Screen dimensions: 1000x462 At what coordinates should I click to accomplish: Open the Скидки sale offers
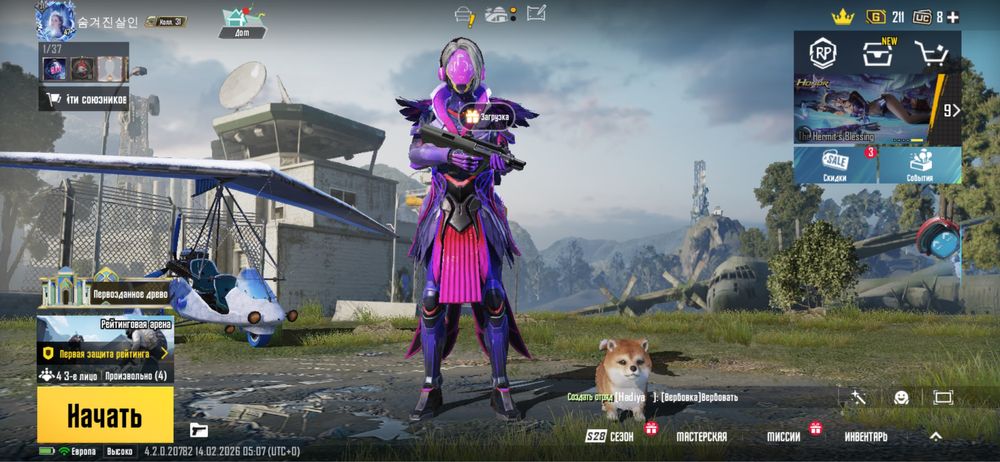click(x=835, y=165)
